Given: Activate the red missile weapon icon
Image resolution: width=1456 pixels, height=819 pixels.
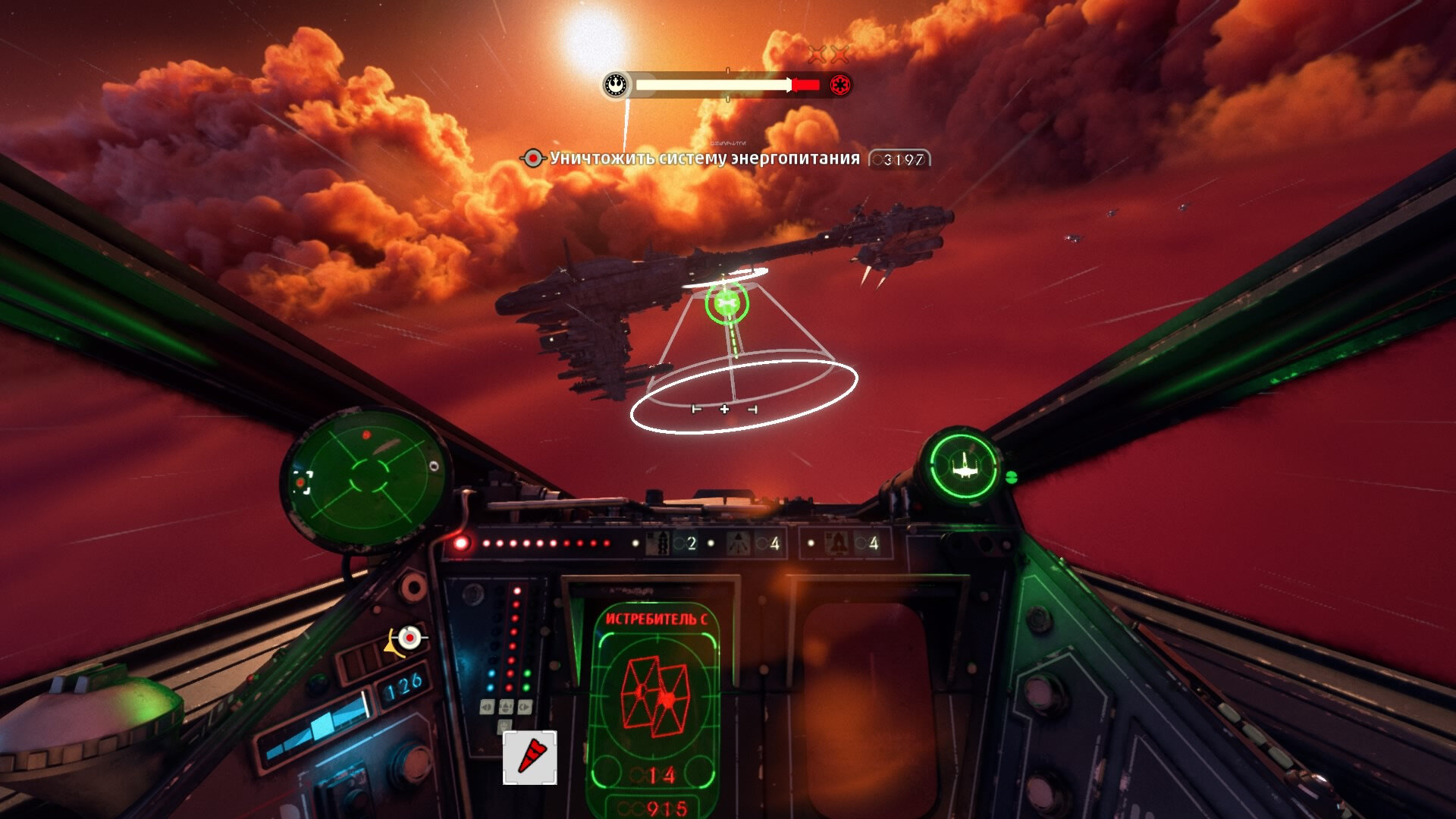Looking at the screenshot, I should click(x=530, y=757).
